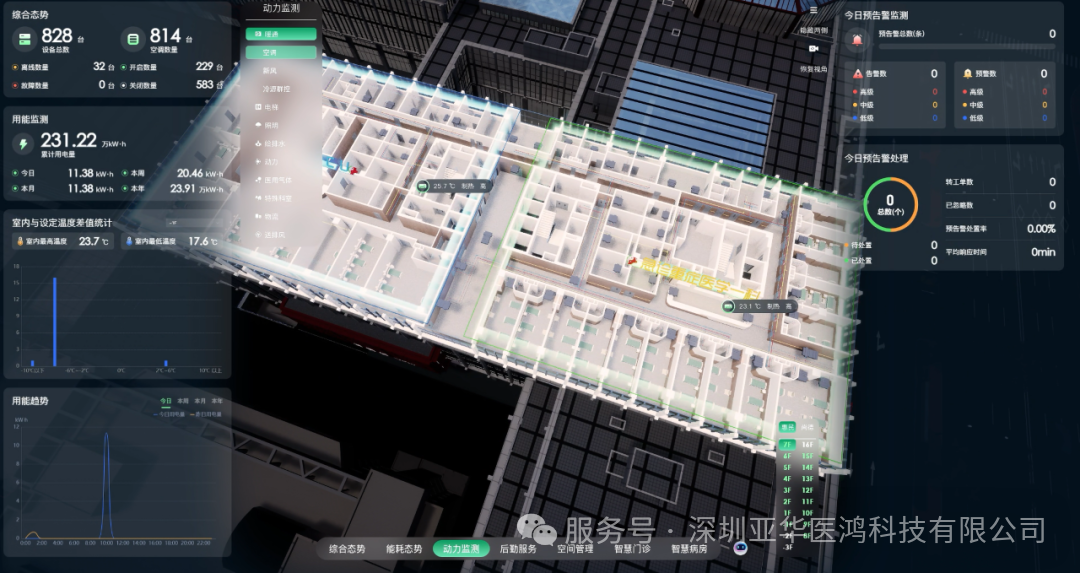Switch to the 能耗态势 tab
The image size is (1080, 573).
click(404, 549)
